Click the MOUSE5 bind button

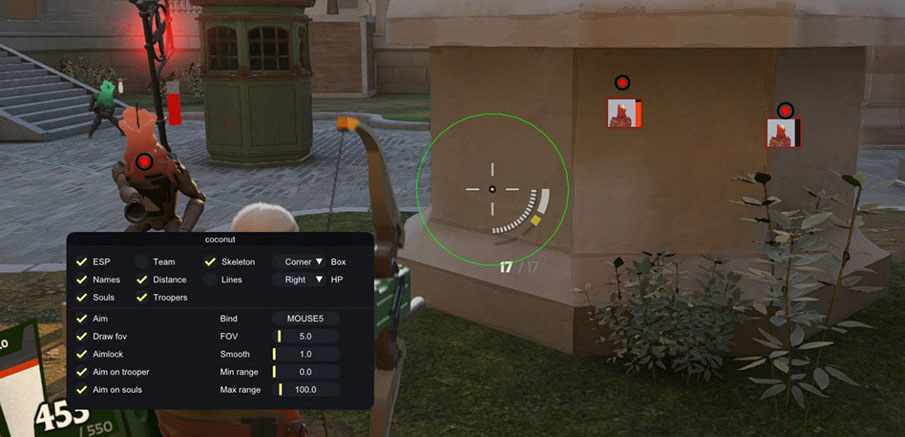[x=306, y=318]
